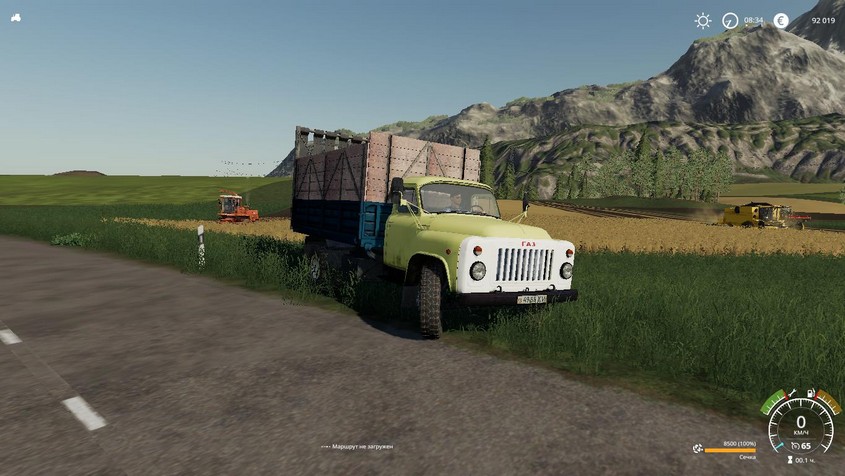Click the sun weather icon

[x=703, y=20]
